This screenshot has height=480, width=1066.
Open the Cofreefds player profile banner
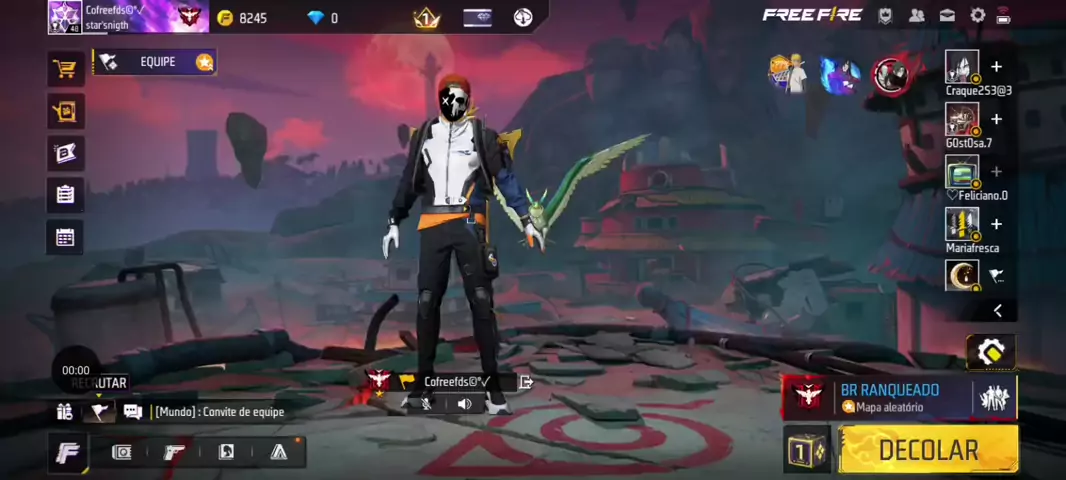pyautogui.click(x=128, y=16)
